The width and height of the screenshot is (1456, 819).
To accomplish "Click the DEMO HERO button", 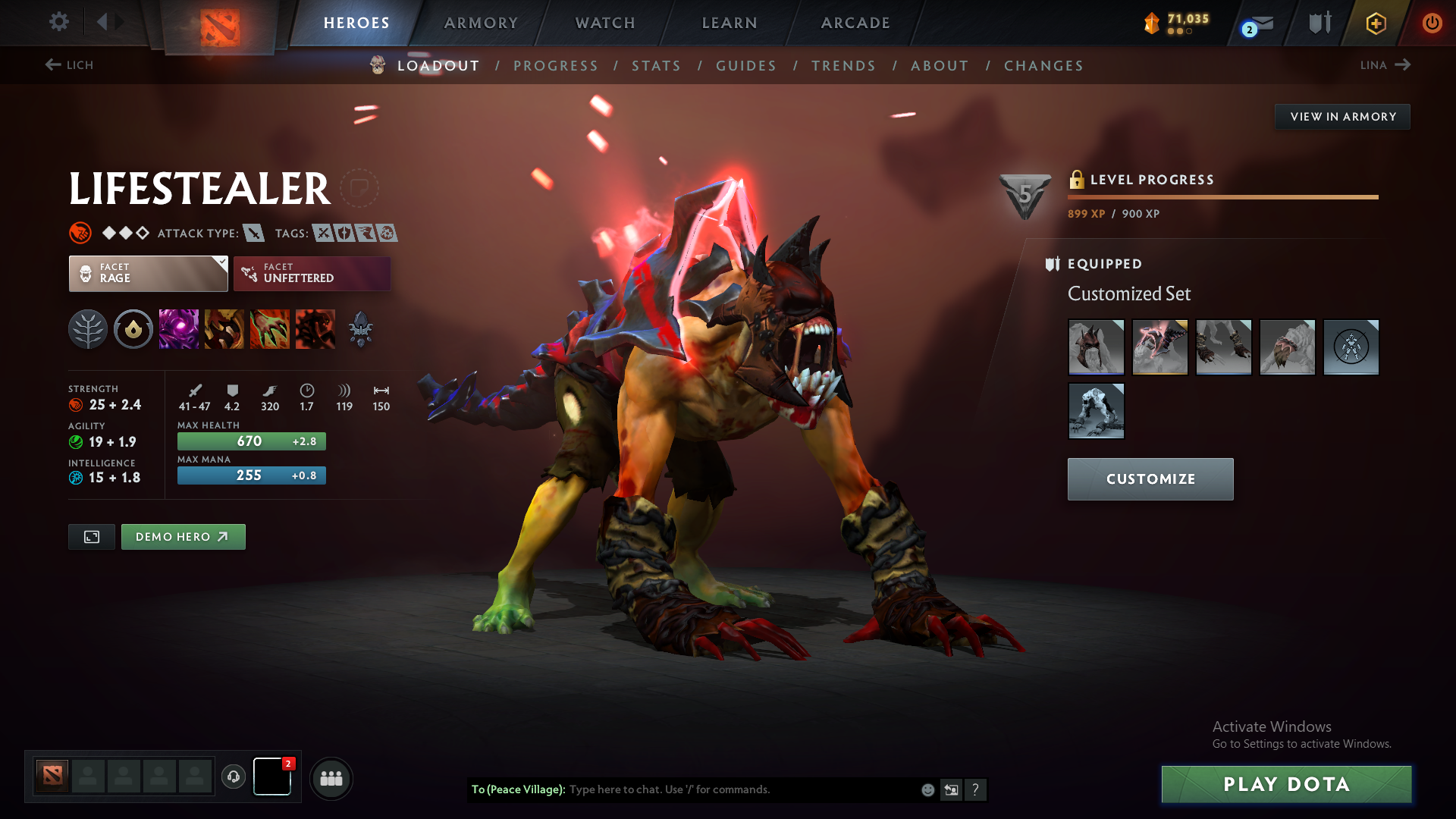I will [183, 536].
